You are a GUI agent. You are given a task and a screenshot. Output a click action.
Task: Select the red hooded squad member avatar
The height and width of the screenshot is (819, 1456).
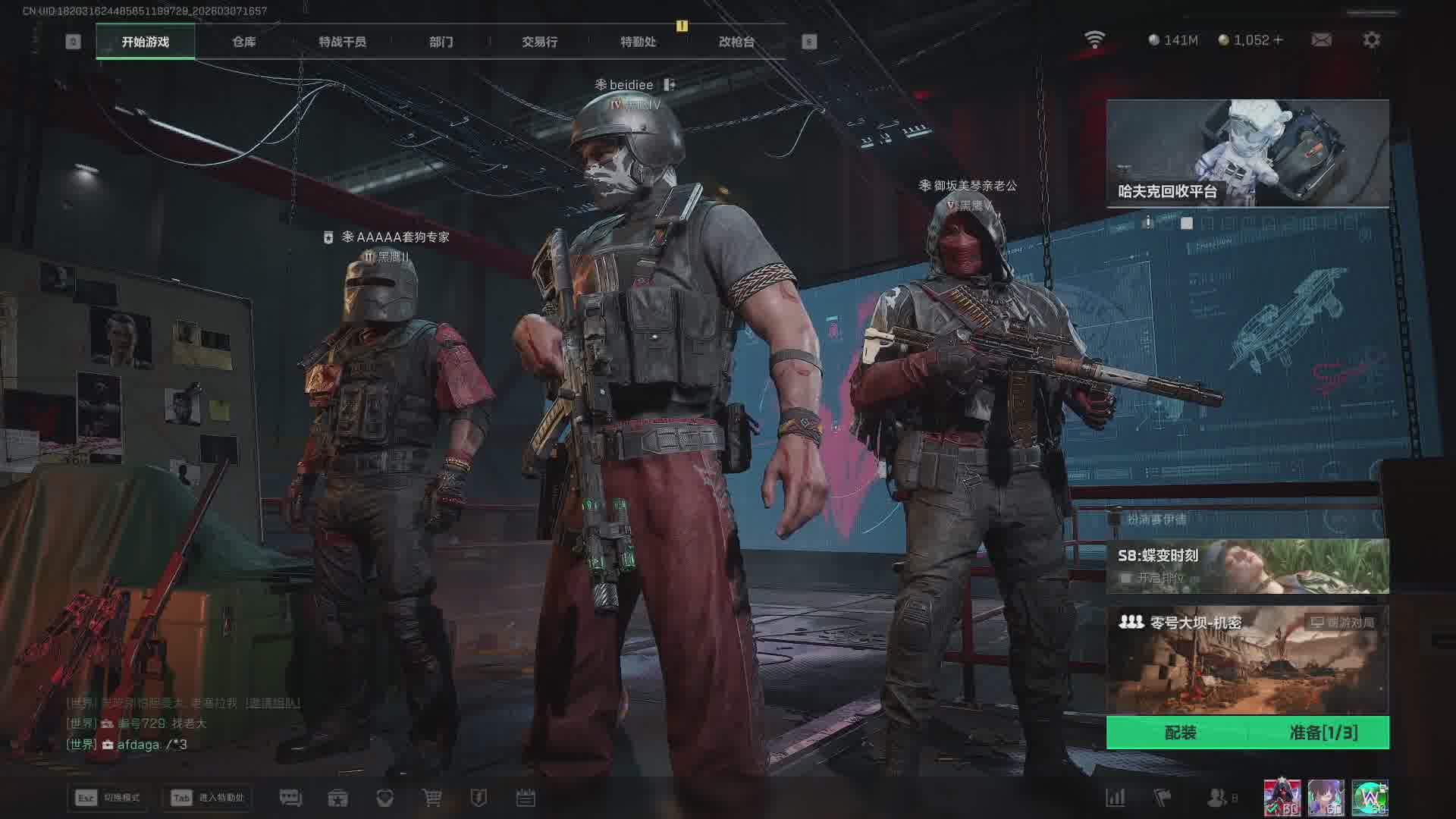[1282, 798]
